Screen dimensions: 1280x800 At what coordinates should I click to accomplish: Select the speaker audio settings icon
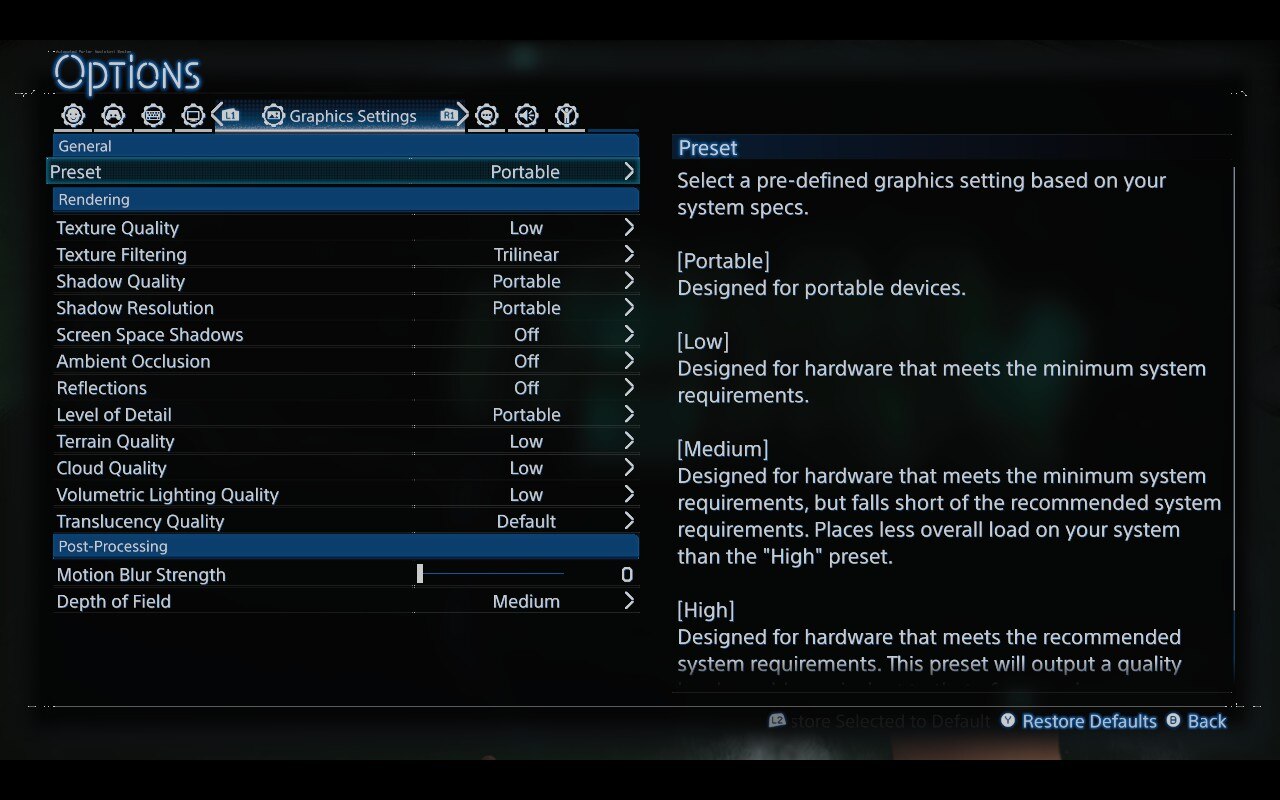(x=527, y=115)
